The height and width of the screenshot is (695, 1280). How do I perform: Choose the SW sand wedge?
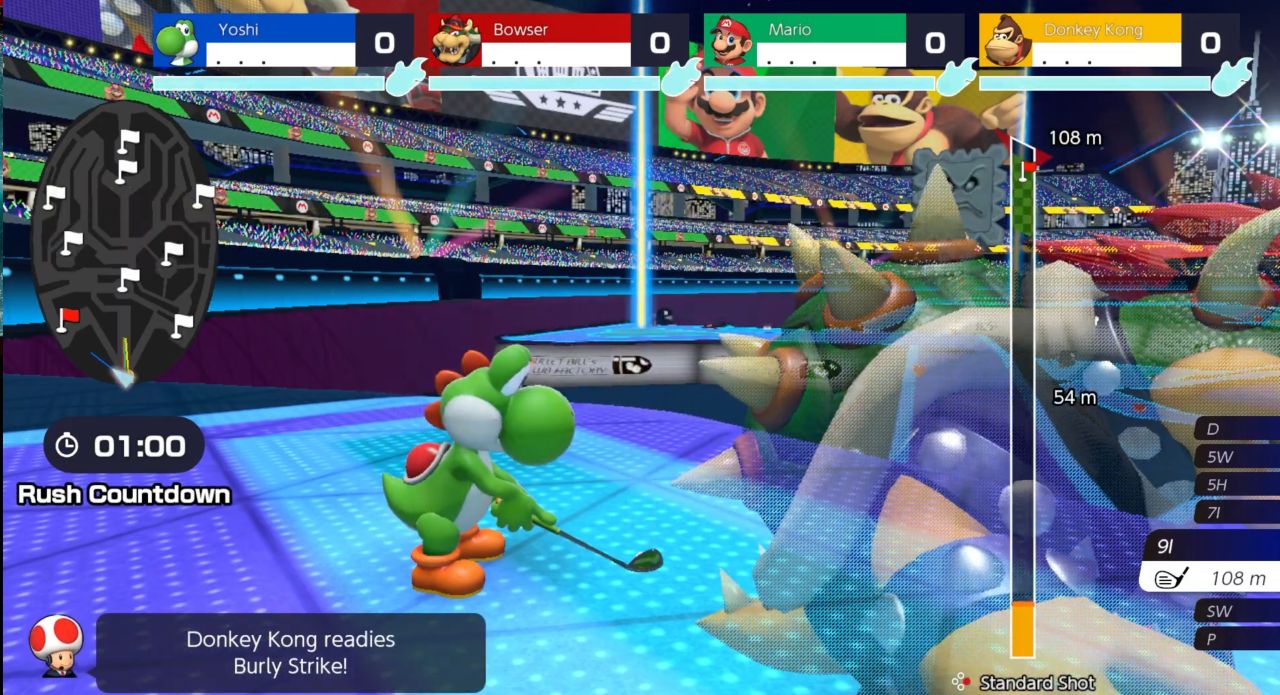point(1236,611)
